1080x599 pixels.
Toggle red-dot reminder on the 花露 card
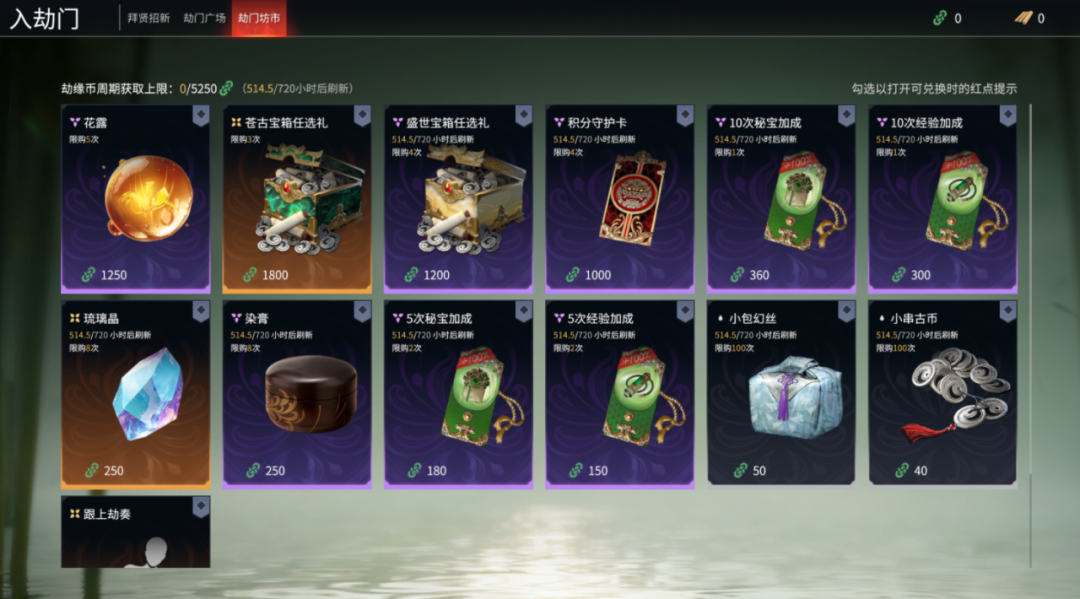[201, 115]
